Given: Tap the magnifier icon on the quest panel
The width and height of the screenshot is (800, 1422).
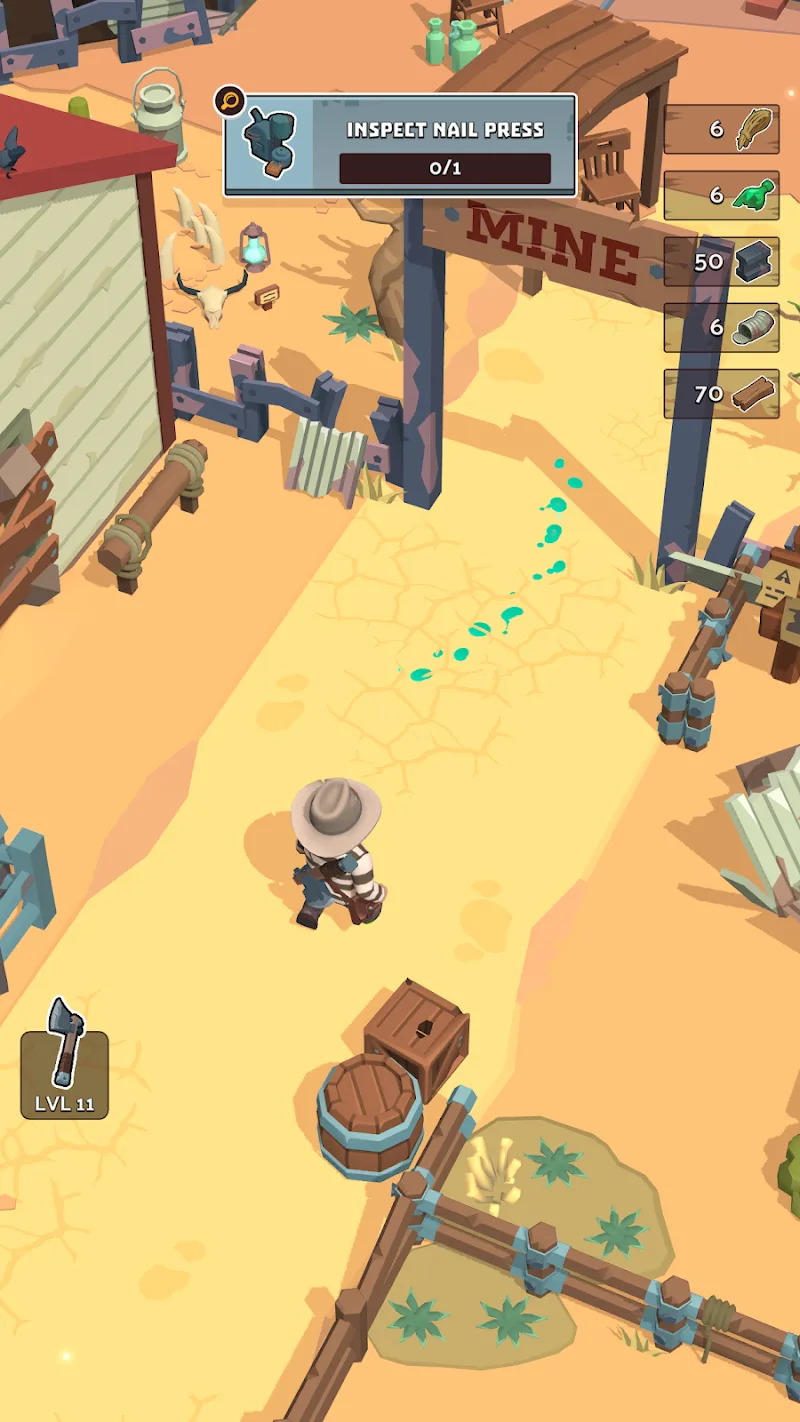Looking at the screenshot, I should click(x=230, y=101).
